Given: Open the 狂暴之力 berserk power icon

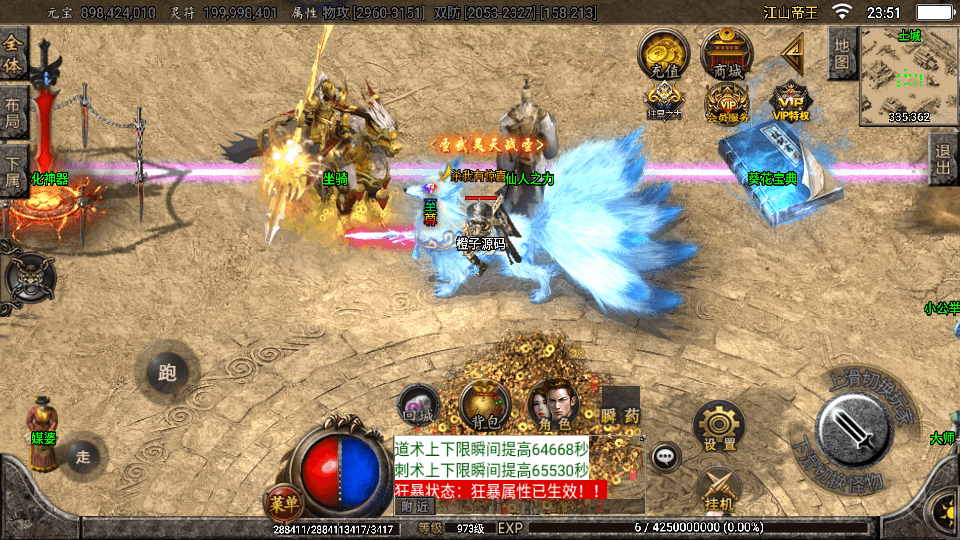Looking at the screenshot, I should 664,100.
